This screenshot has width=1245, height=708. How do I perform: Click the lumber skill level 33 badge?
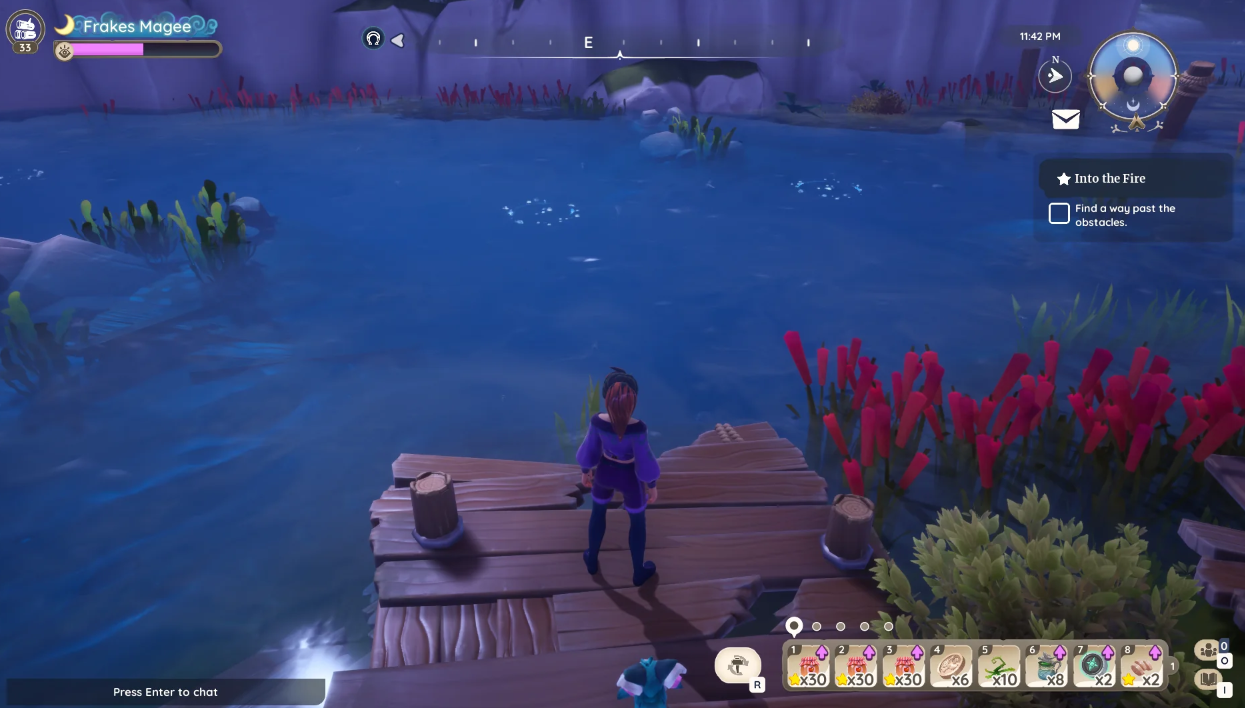tap(25, 30)
